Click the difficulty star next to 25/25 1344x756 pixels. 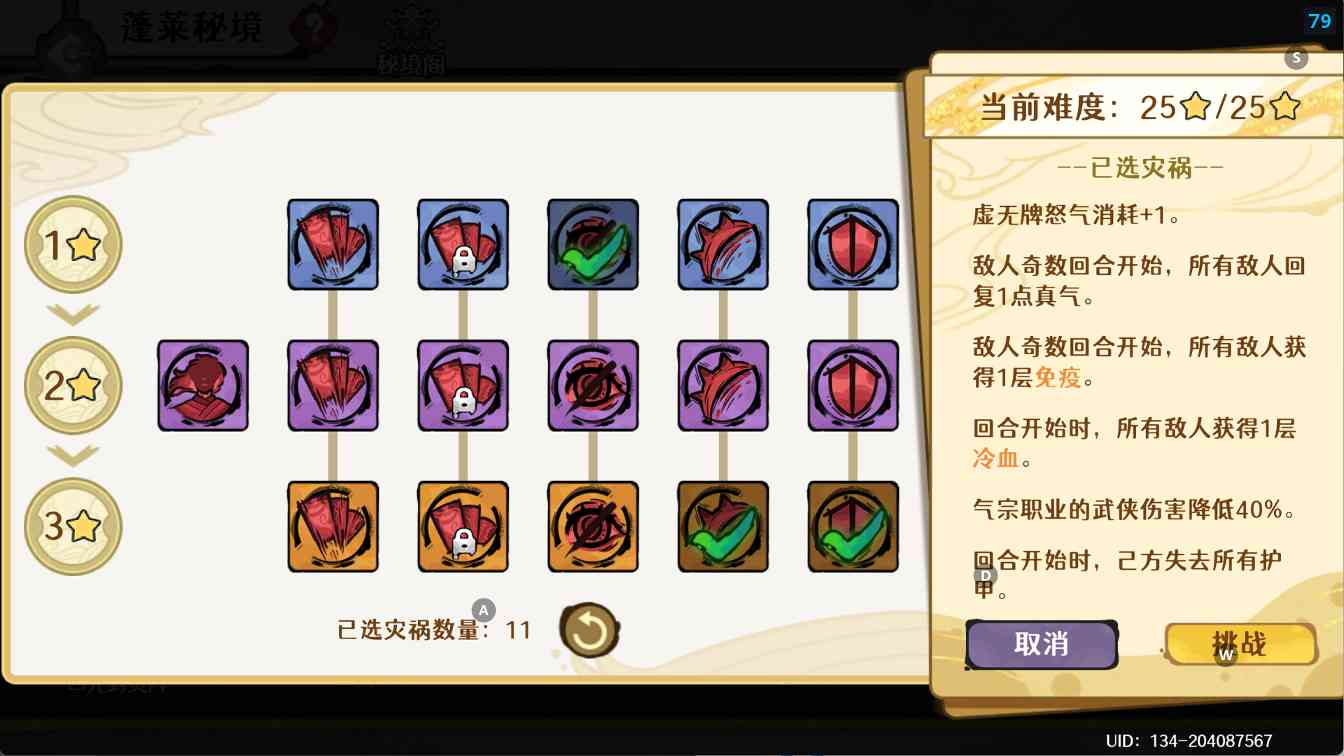1195,107
